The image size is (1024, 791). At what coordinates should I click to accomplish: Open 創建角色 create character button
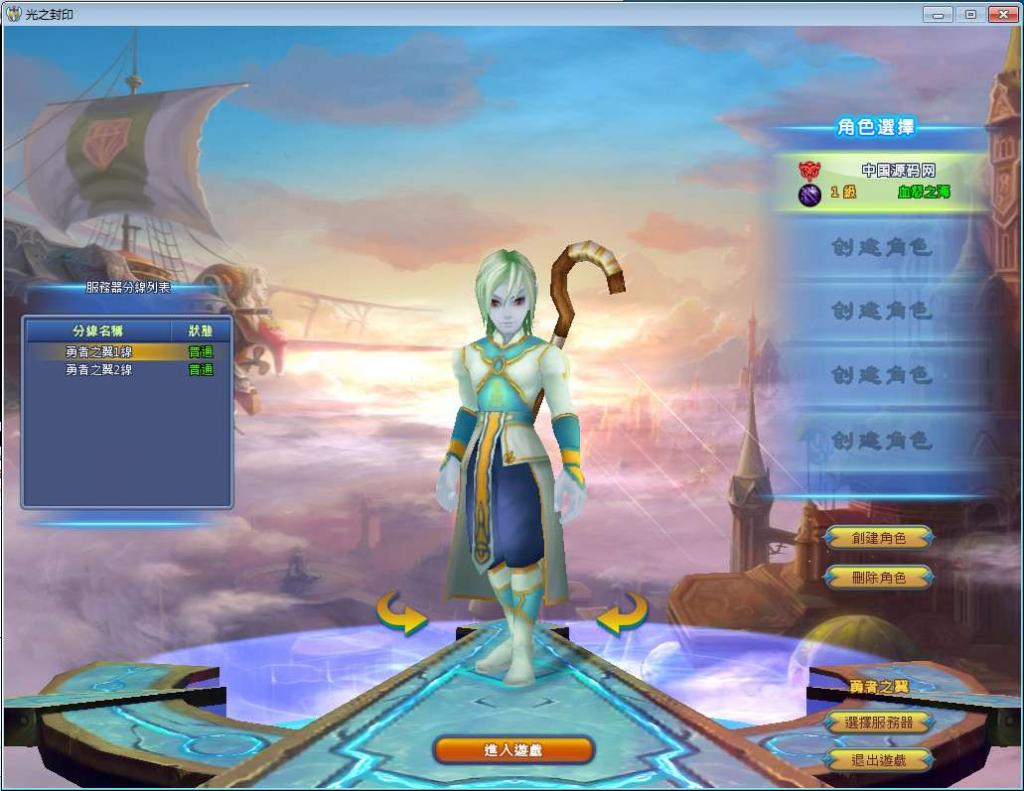(x=878, y=537)
